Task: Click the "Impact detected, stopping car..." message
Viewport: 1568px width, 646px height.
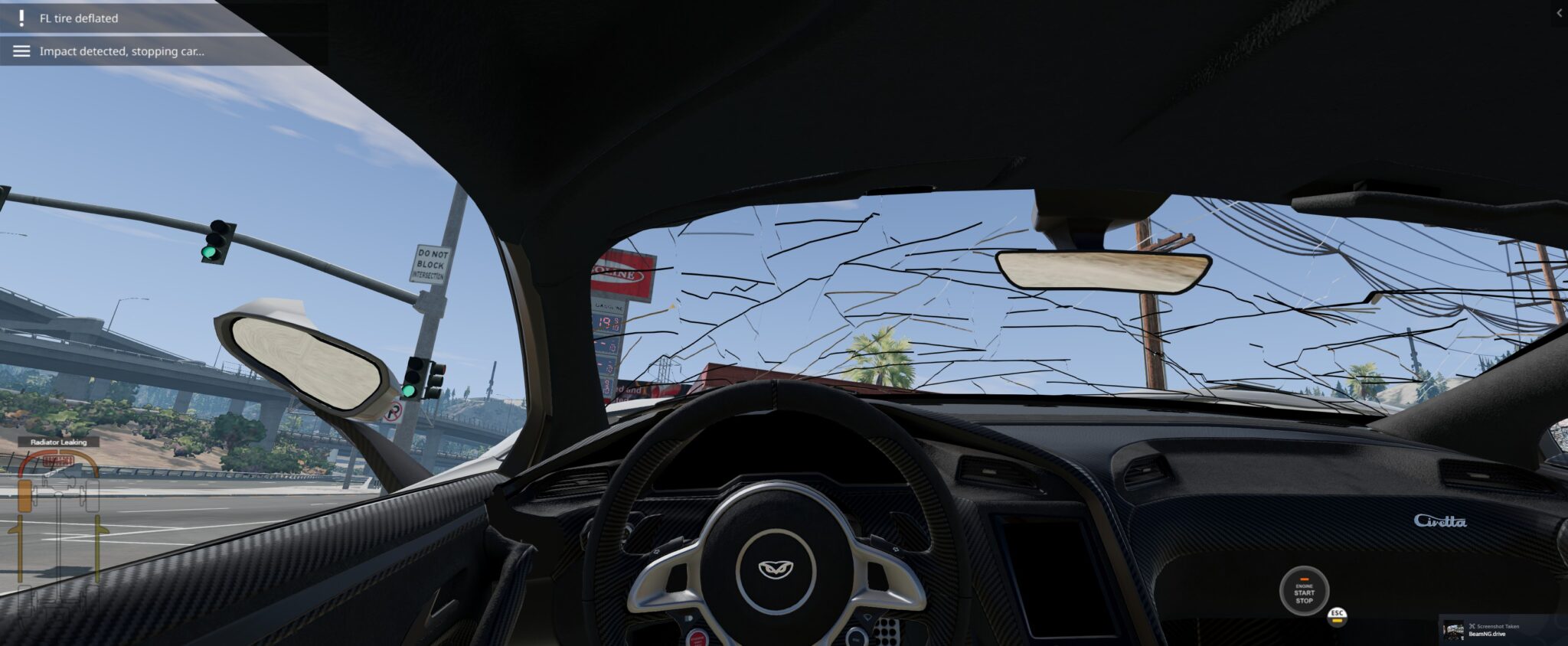Action: 121,52
